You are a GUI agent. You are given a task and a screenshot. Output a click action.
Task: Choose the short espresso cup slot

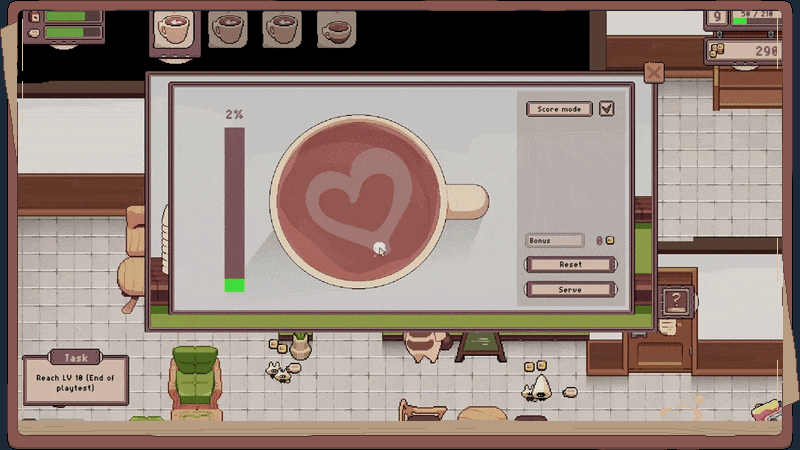(337, 29)
